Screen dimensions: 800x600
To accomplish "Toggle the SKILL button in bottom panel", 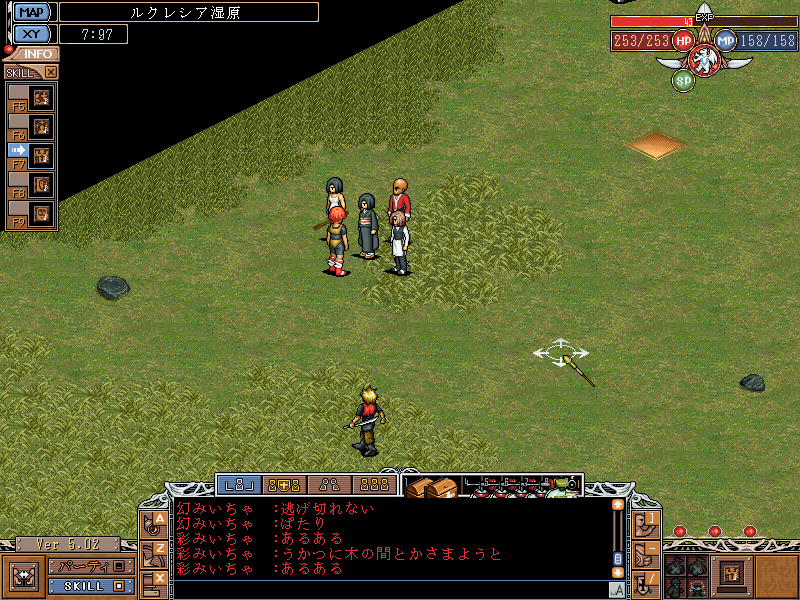I will coord(90,585).
